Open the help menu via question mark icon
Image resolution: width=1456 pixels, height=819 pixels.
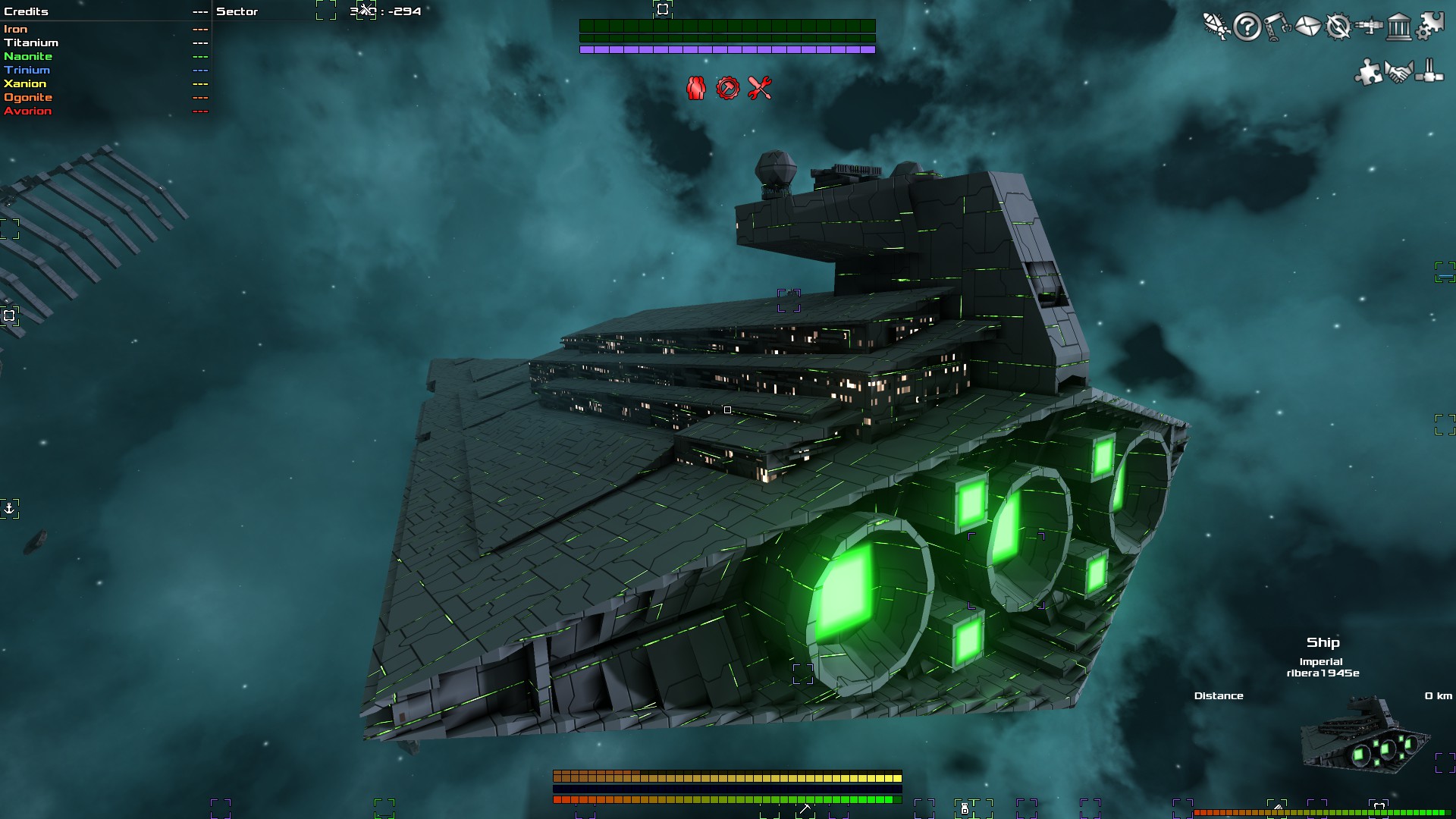coord(1247,27)
